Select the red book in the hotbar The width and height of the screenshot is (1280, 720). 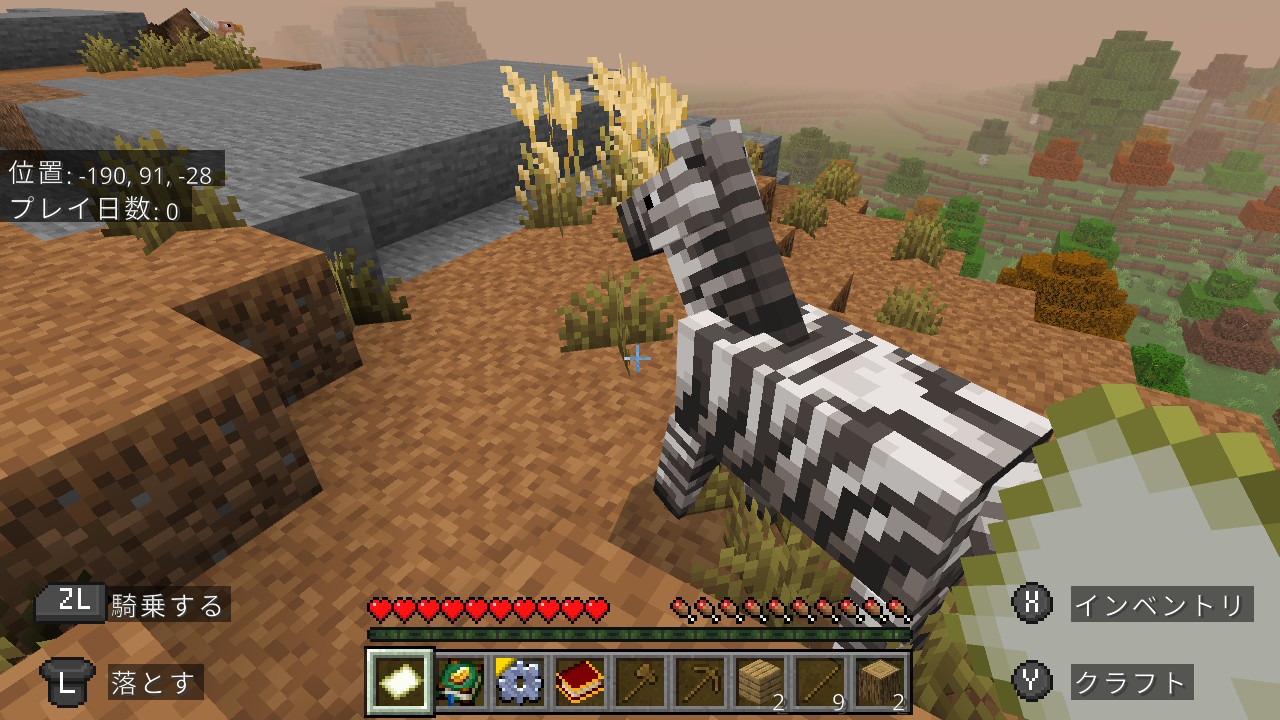coord(580,683)
